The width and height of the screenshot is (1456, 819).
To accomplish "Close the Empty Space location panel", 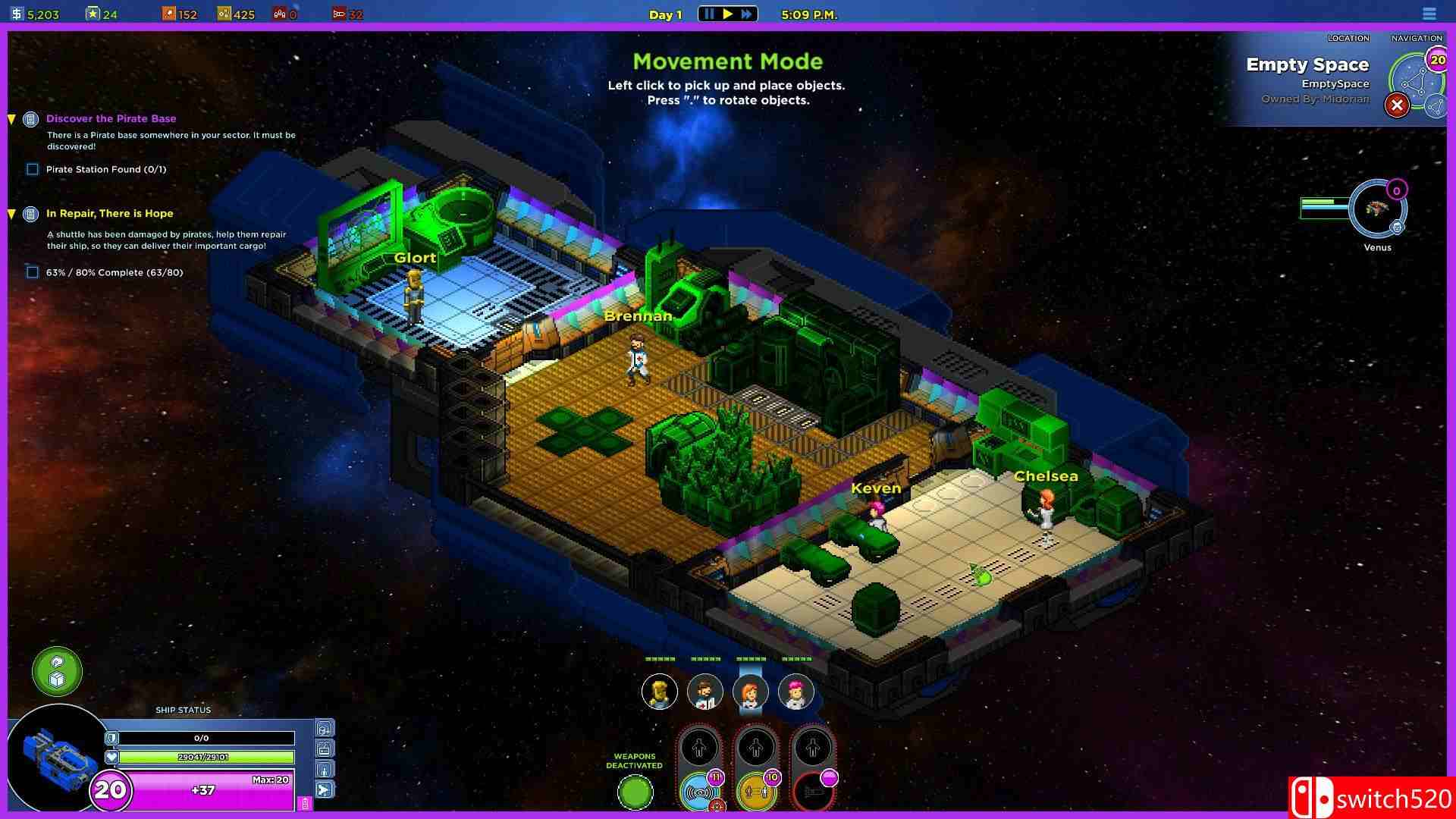I will click(1398, 105).
